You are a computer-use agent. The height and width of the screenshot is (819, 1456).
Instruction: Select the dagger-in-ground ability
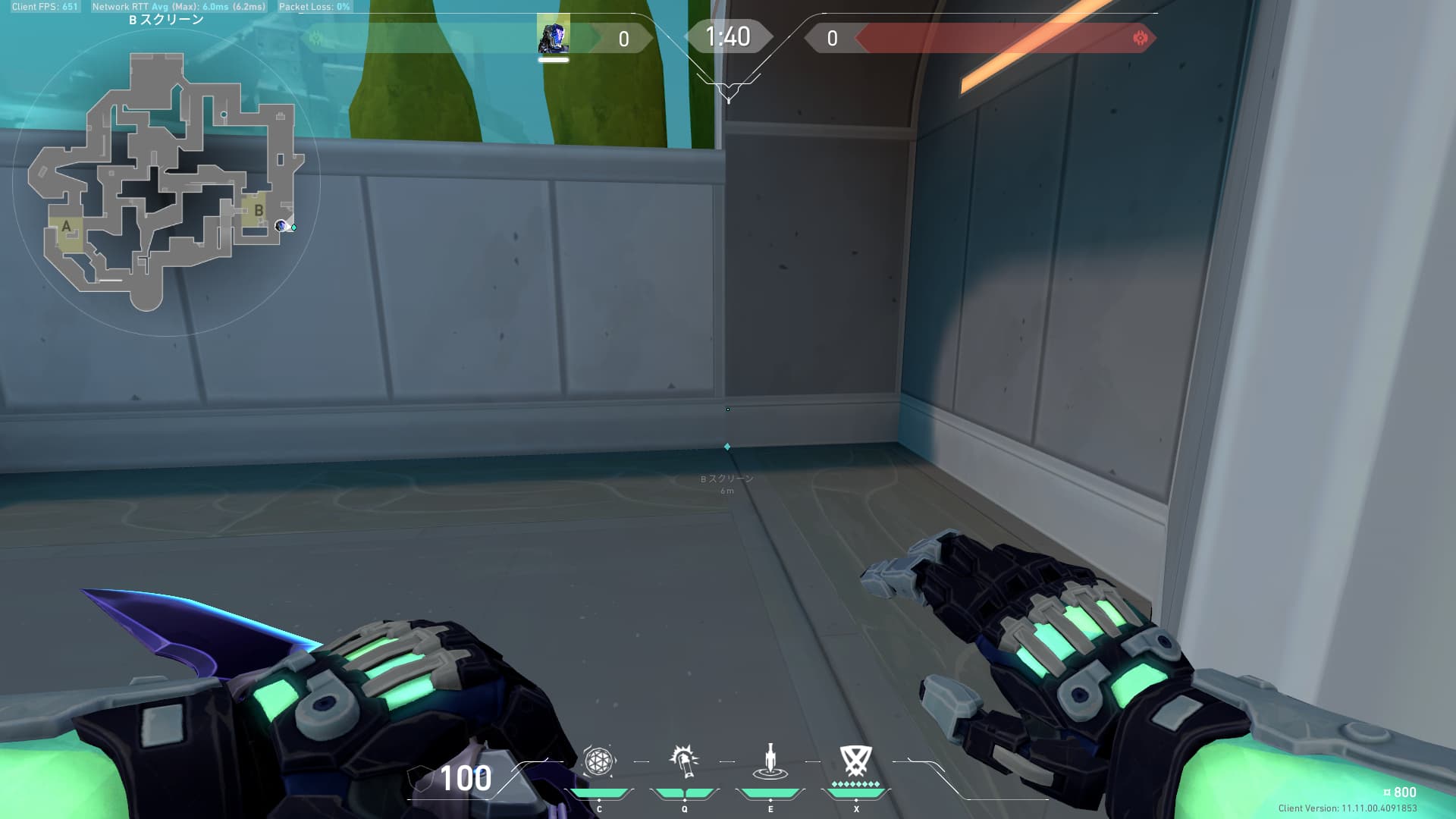pyautogui.click(x=770, y=762)
